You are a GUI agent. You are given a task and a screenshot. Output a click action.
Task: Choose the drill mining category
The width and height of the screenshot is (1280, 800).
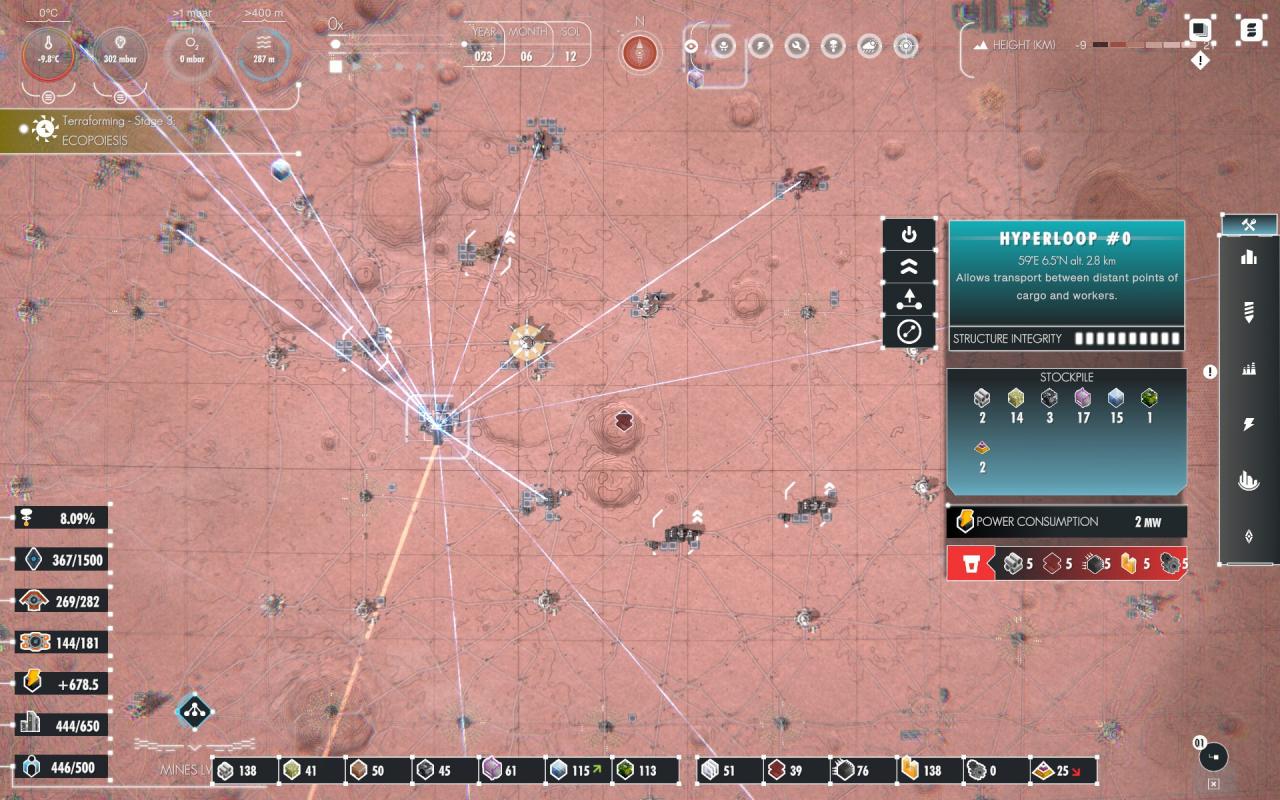[x=1249, y=313]
